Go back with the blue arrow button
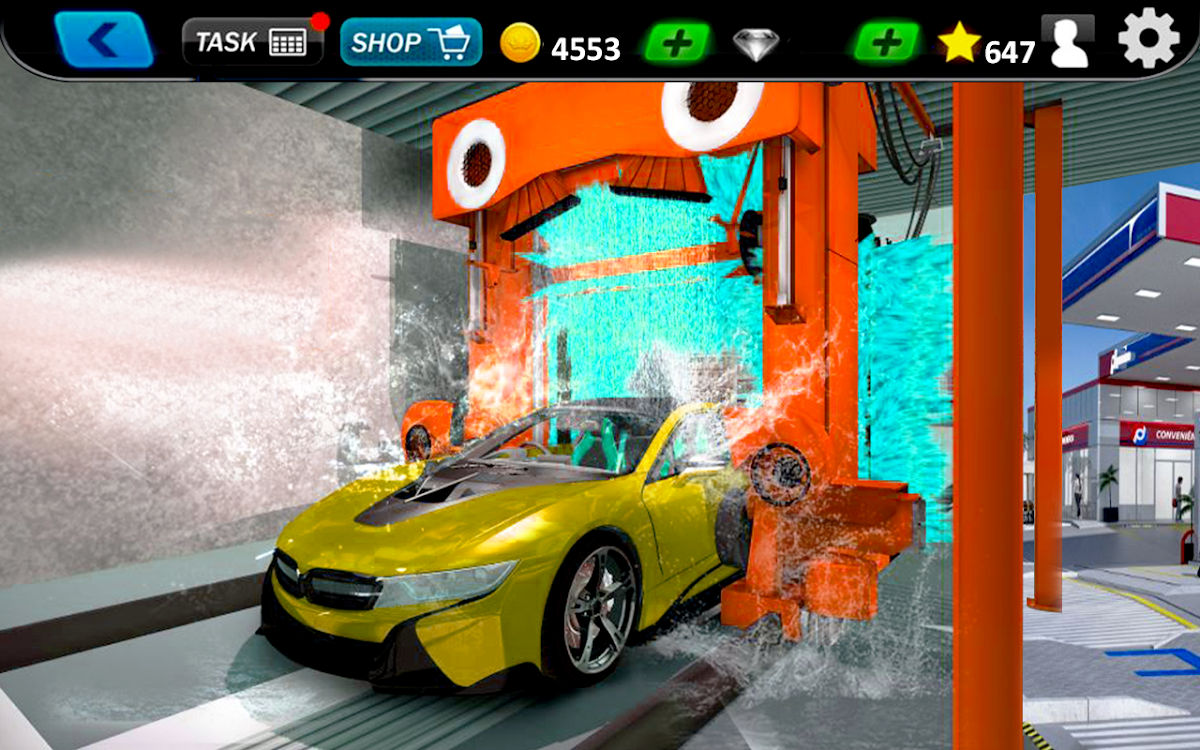This screenshot has width=1200, height=750. pyautogui.click(x=104, y=40)
